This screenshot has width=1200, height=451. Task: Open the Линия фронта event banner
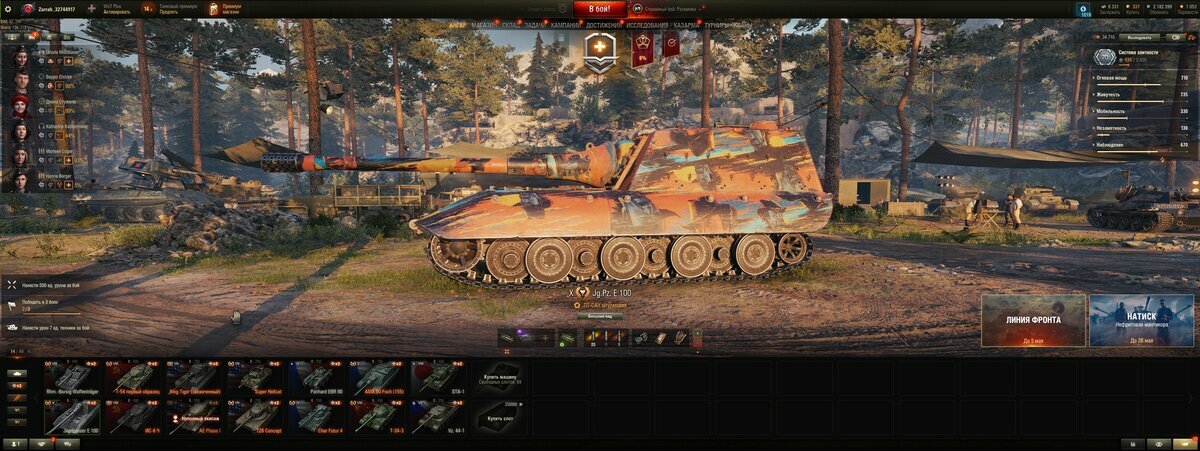pos(1033,320)
